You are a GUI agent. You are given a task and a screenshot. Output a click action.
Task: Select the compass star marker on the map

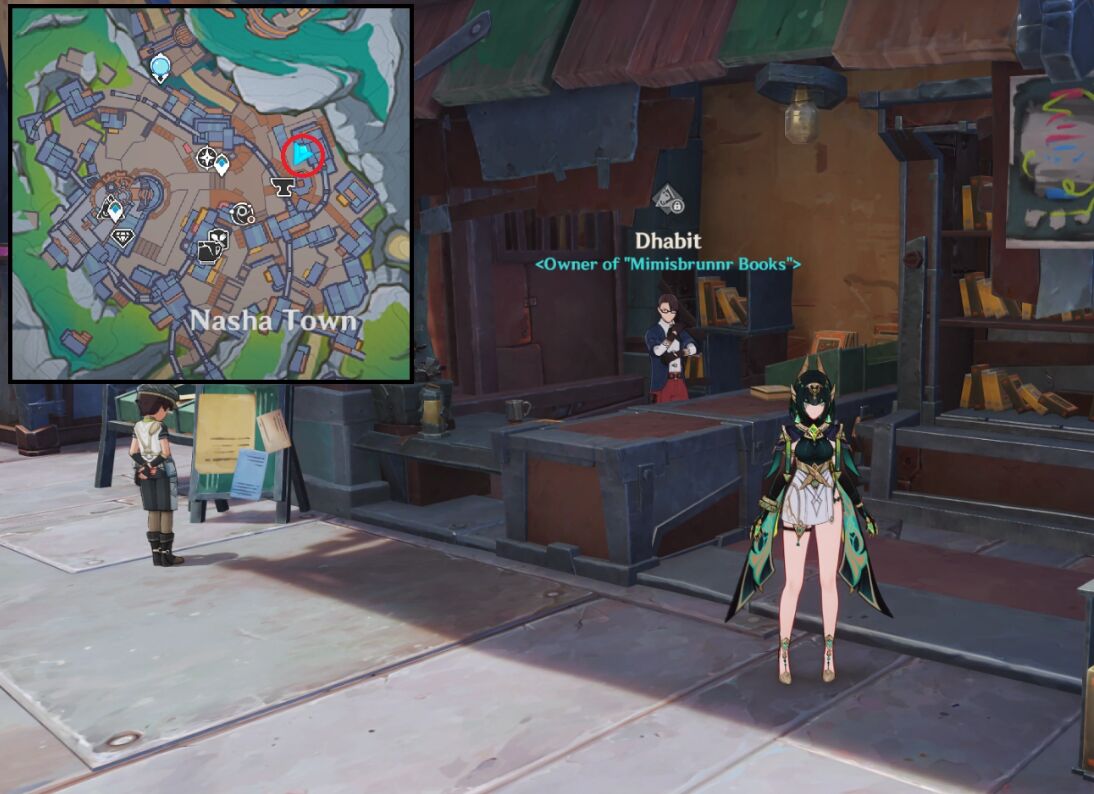(x=207, y=157)
